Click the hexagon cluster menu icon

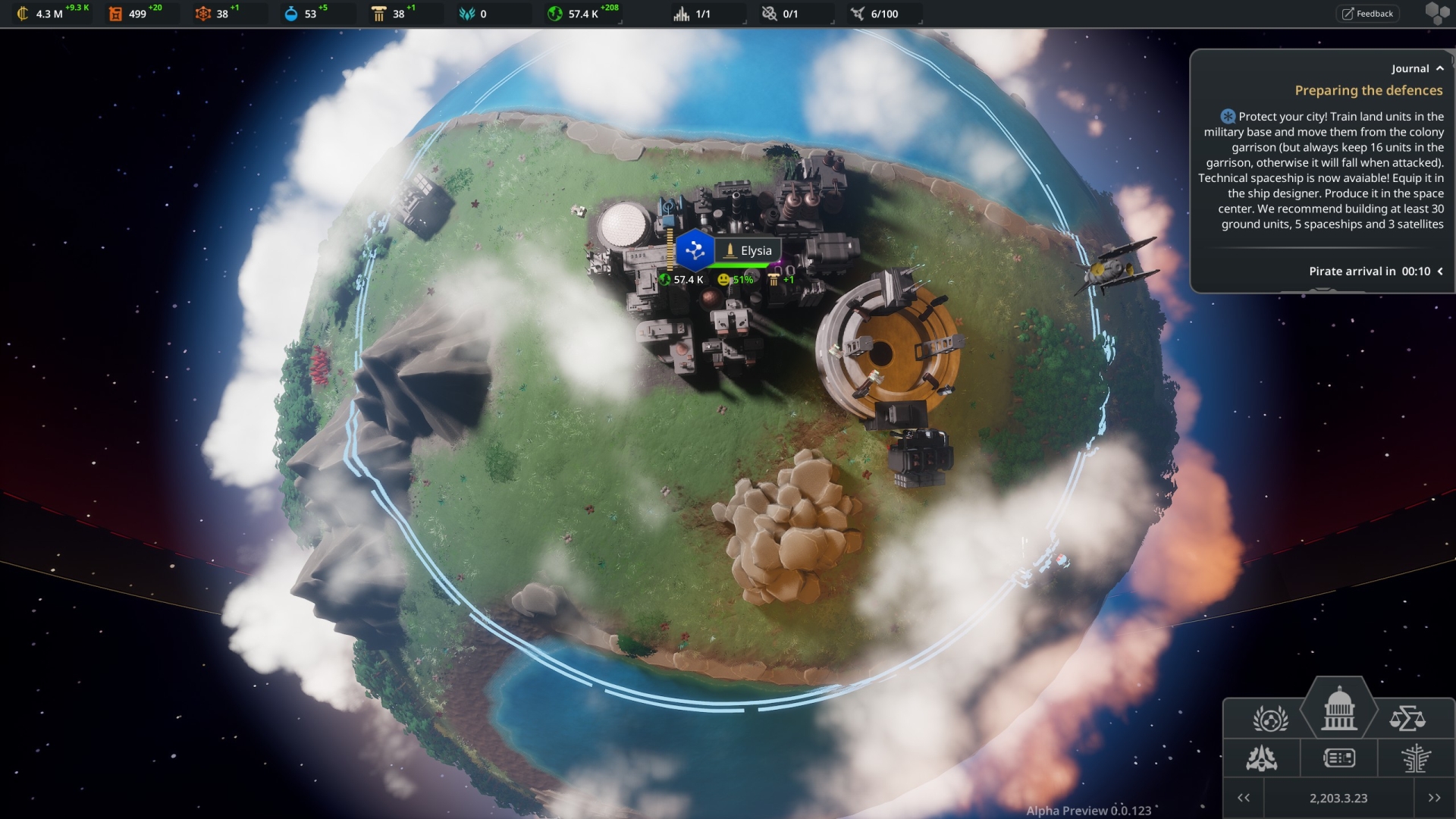tap(1437, 14)
